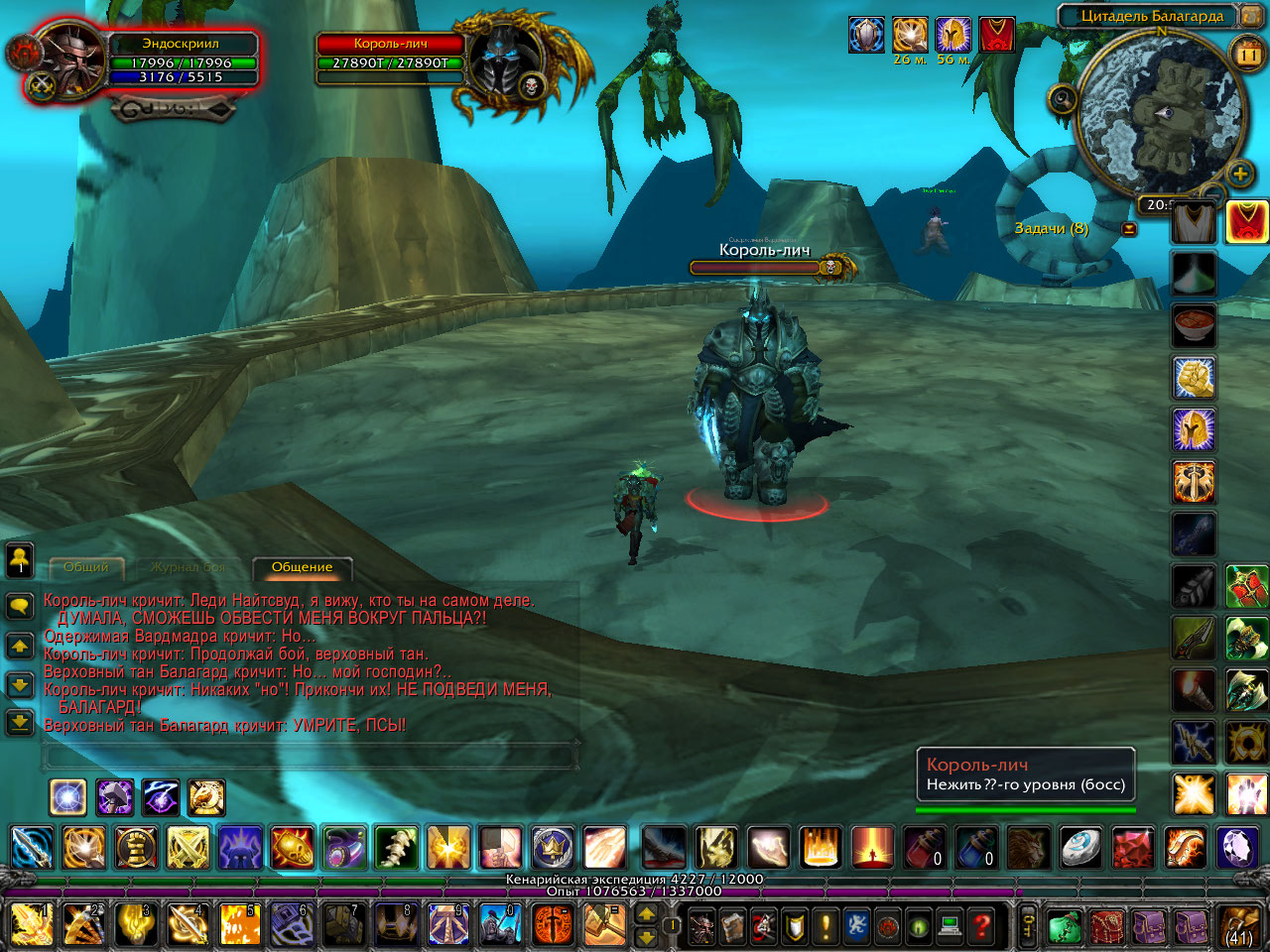The width and height of the screenshot is (1270, 952).
Task: Open the calendar button showing 11
Action: (1246, 55)
